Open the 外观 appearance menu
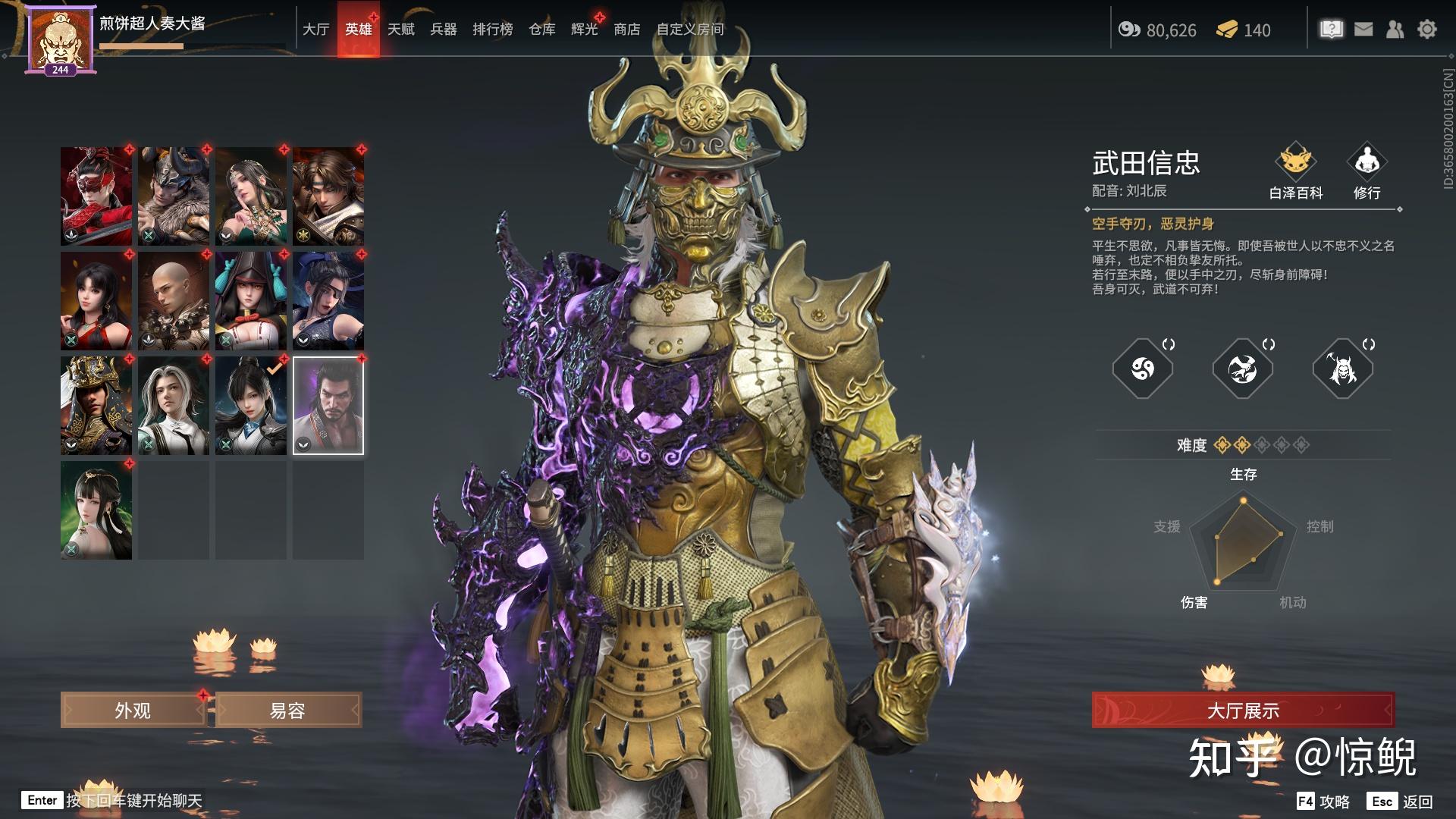The image size is (1456, 819). (133, 711)
